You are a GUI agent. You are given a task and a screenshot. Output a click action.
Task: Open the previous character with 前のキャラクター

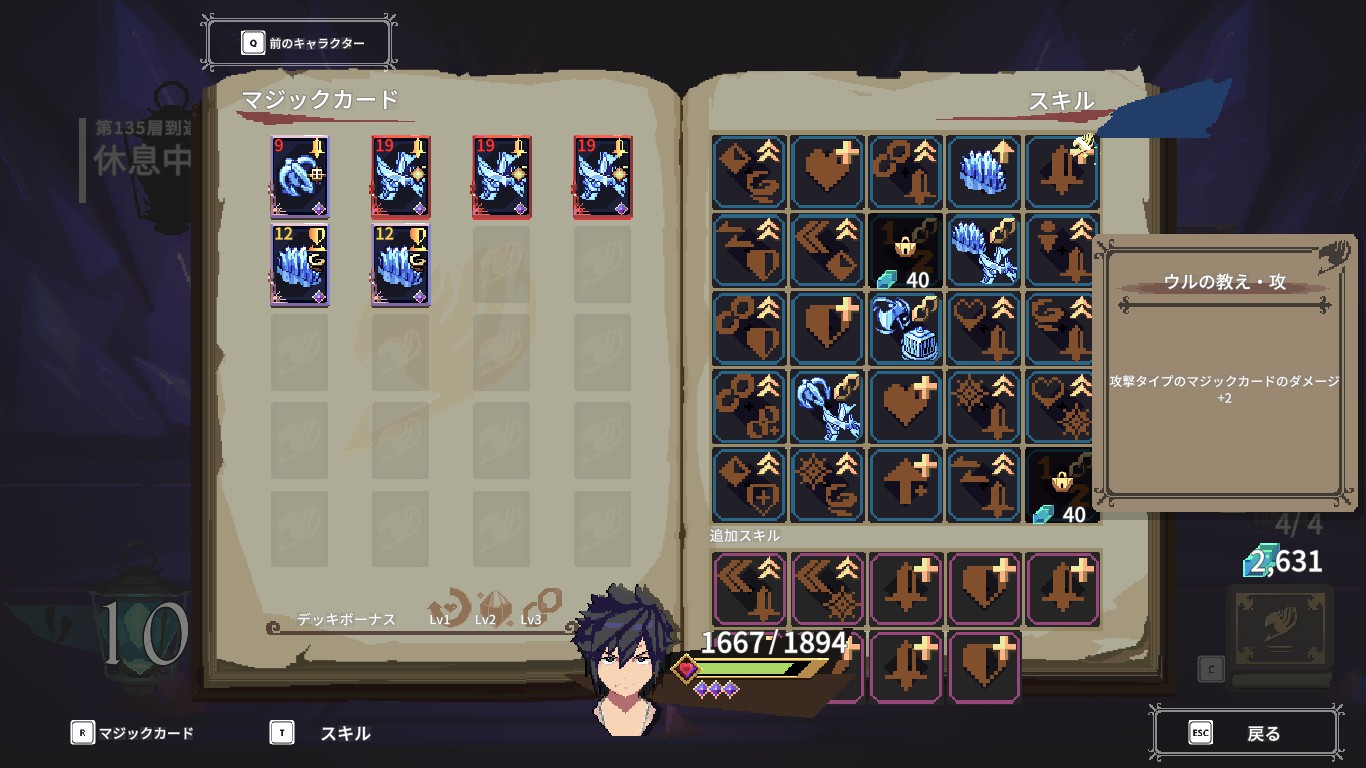tap(298, 42)
